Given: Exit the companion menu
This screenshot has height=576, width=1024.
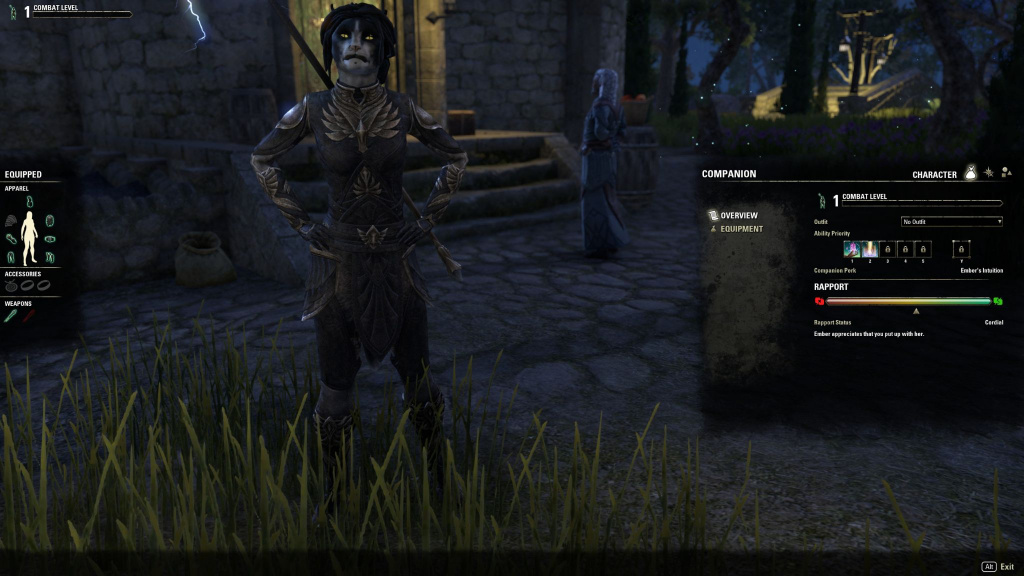Looking at the screenshot, I should 998,566.
